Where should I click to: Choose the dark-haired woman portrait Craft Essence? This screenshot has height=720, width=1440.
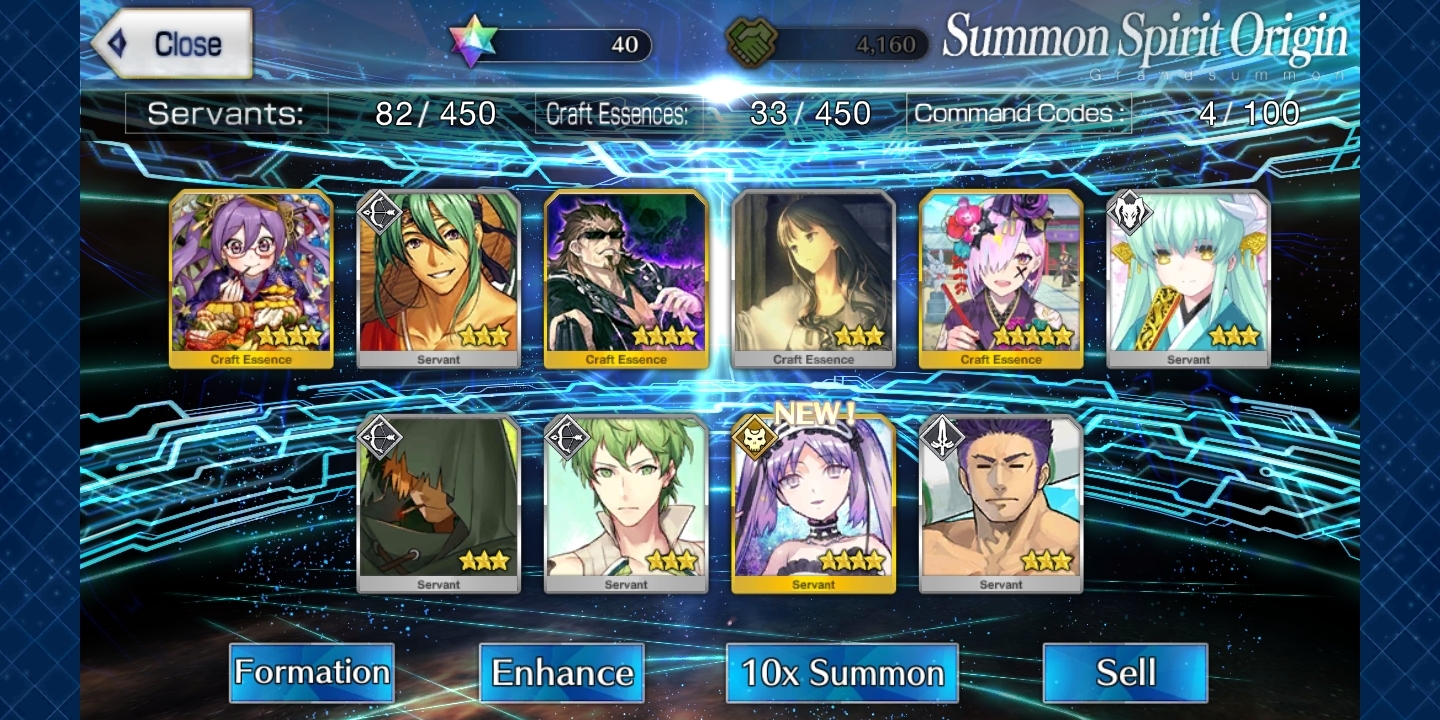813,279
